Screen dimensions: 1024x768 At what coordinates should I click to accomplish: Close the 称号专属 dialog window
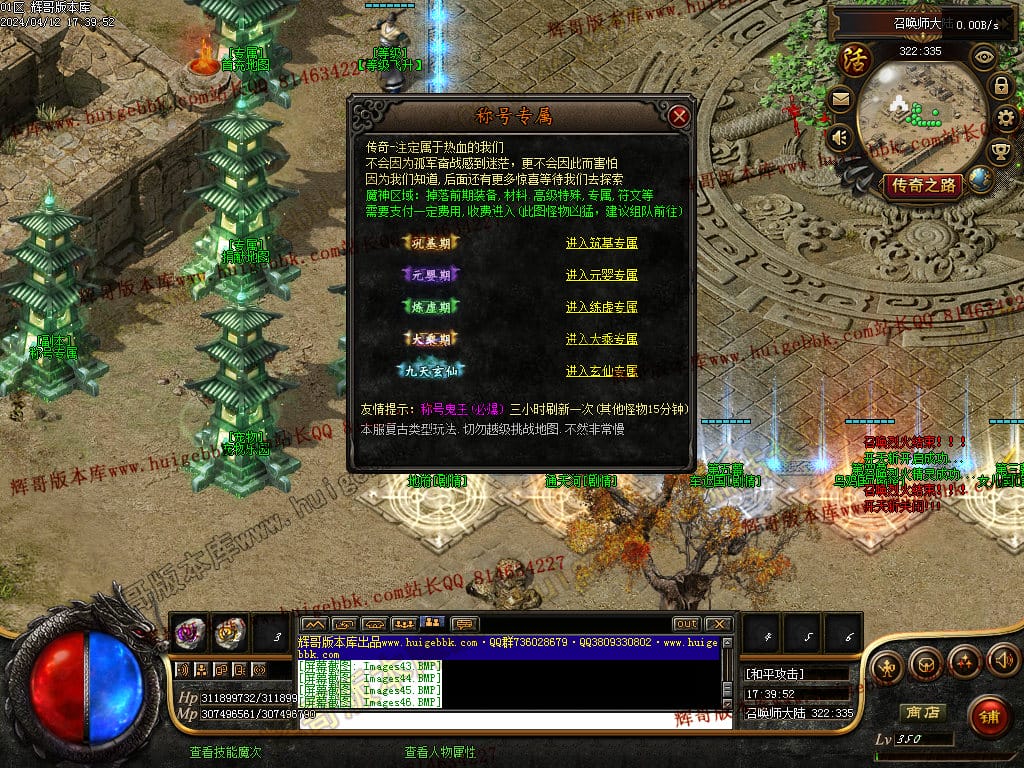click(680, 116)
